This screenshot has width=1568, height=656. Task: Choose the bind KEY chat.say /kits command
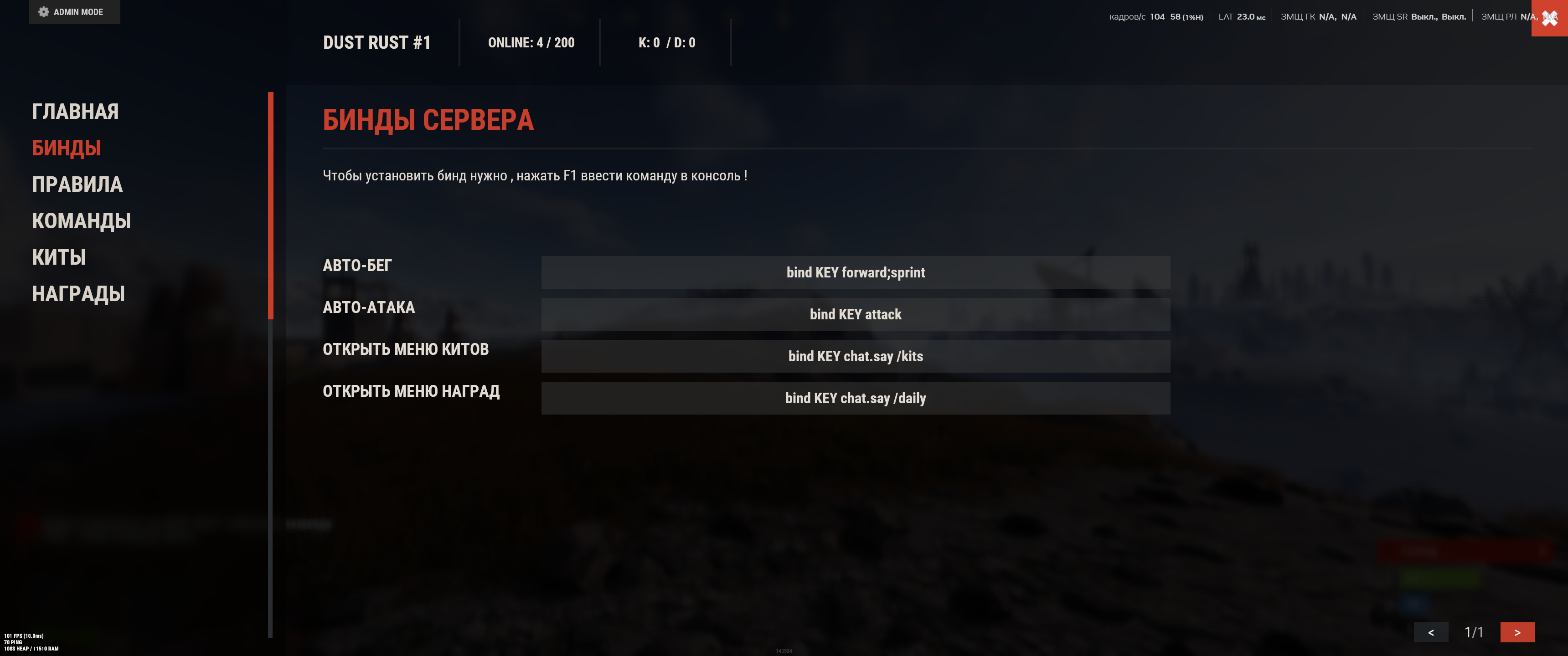(x=855, y=357)
